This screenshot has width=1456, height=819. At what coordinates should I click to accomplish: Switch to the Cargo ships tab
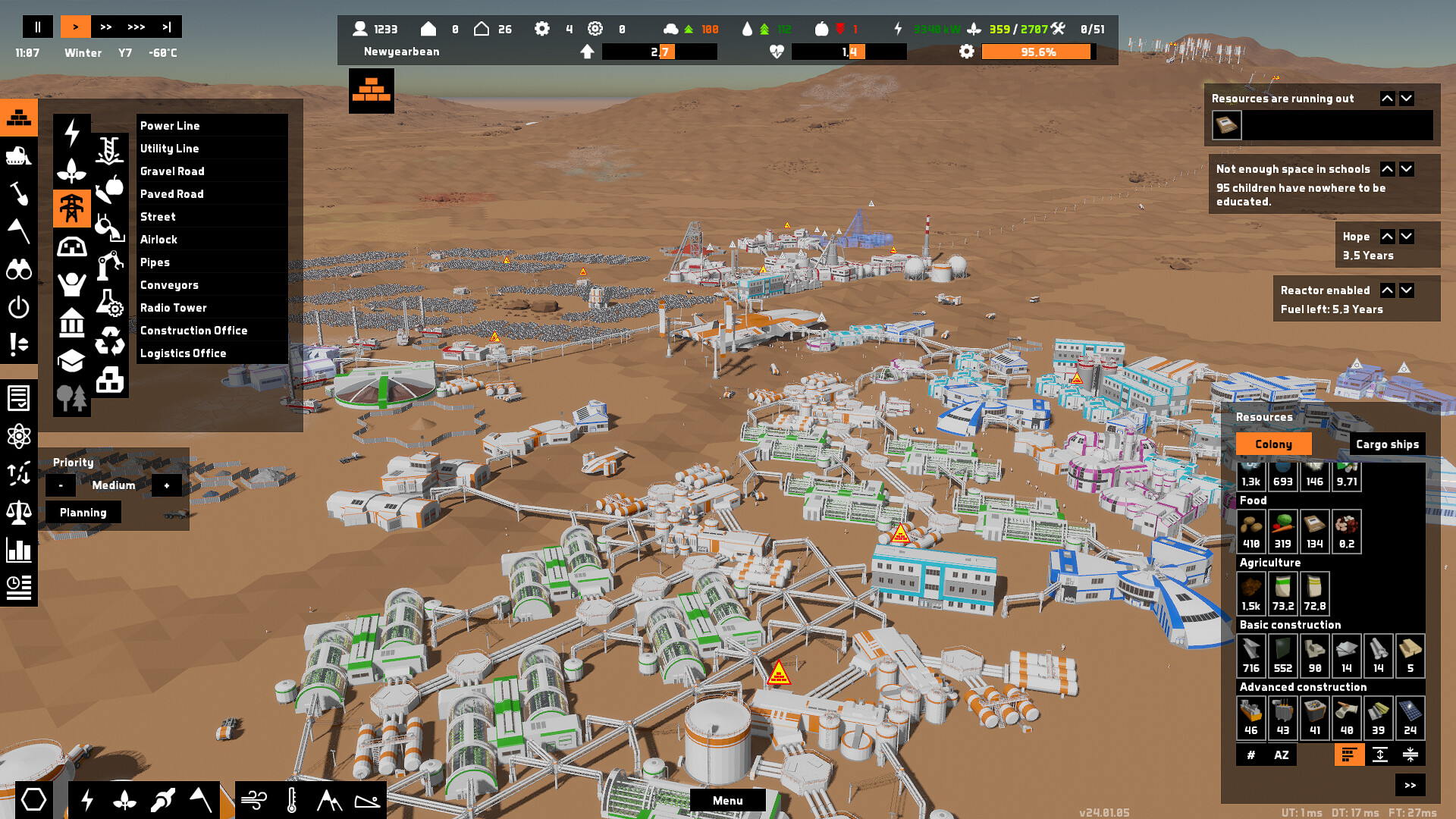[x=1388, y=444]
